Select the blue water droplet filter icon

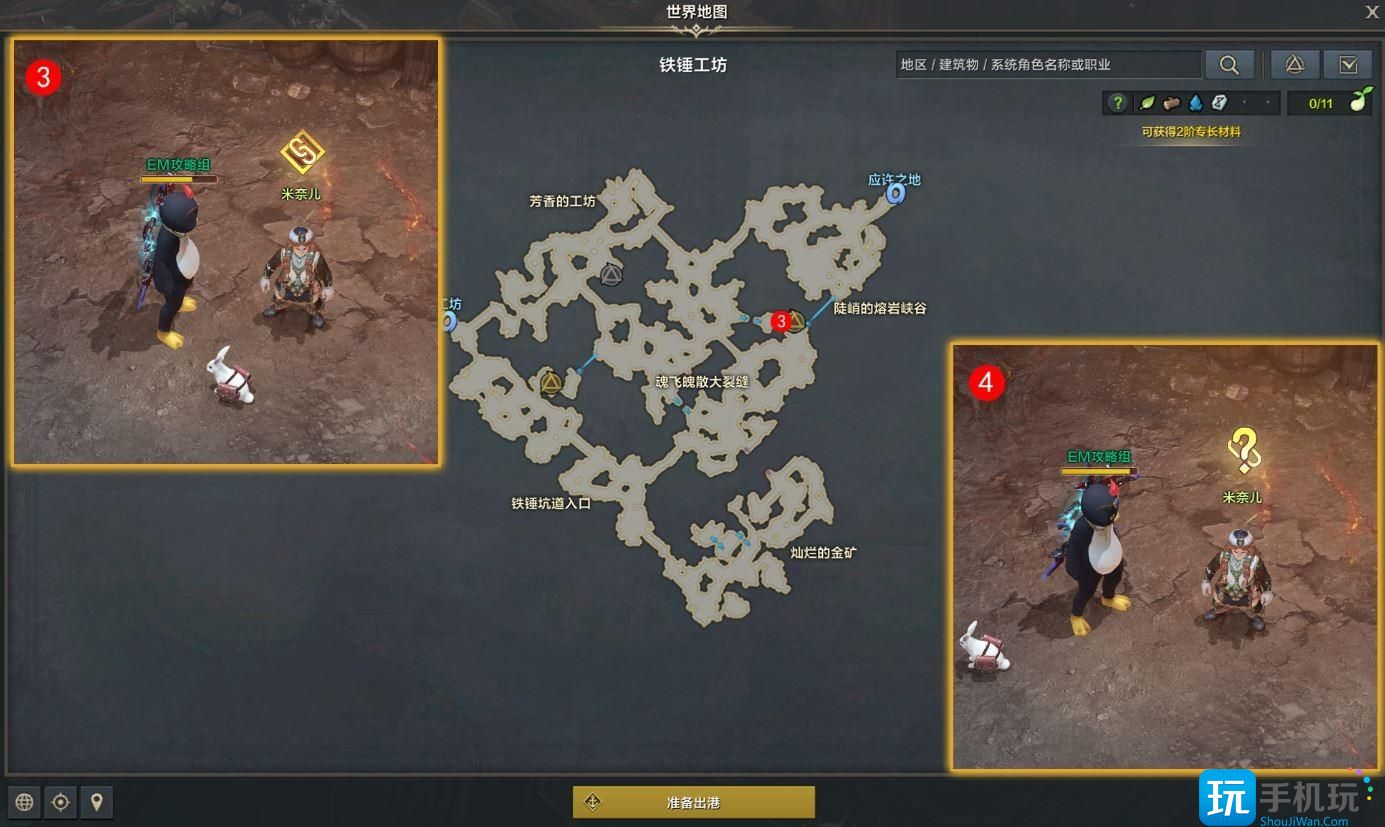coord(1195,102)
